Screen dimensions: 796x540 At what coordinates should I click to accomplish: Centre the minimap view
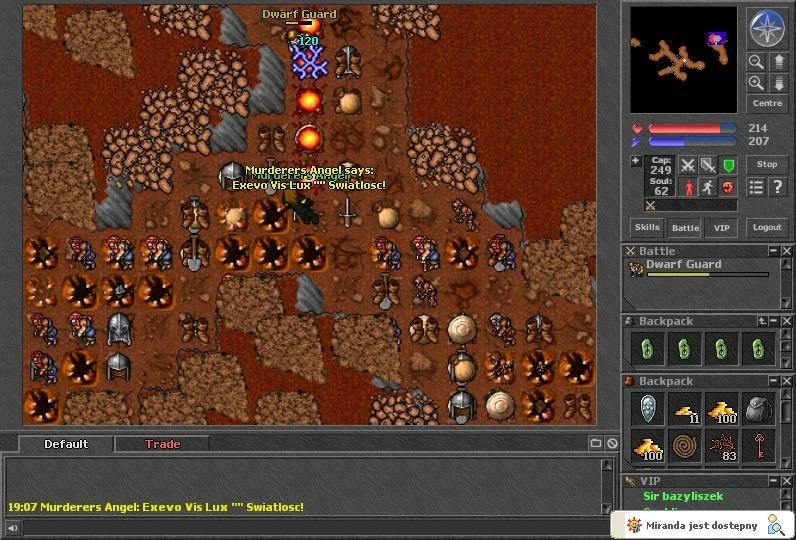click(767, 103)
